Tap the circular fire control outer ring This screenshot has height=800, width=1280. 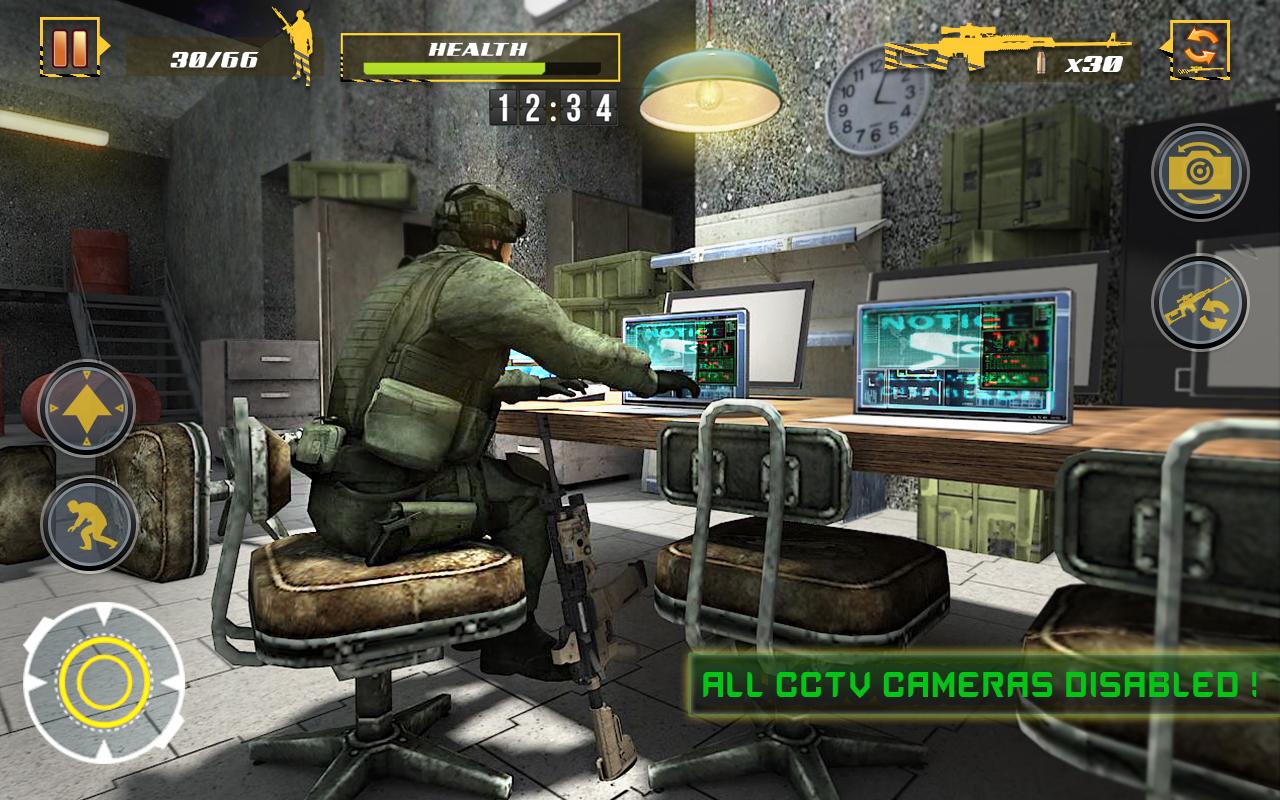click(x=101, y=684)
